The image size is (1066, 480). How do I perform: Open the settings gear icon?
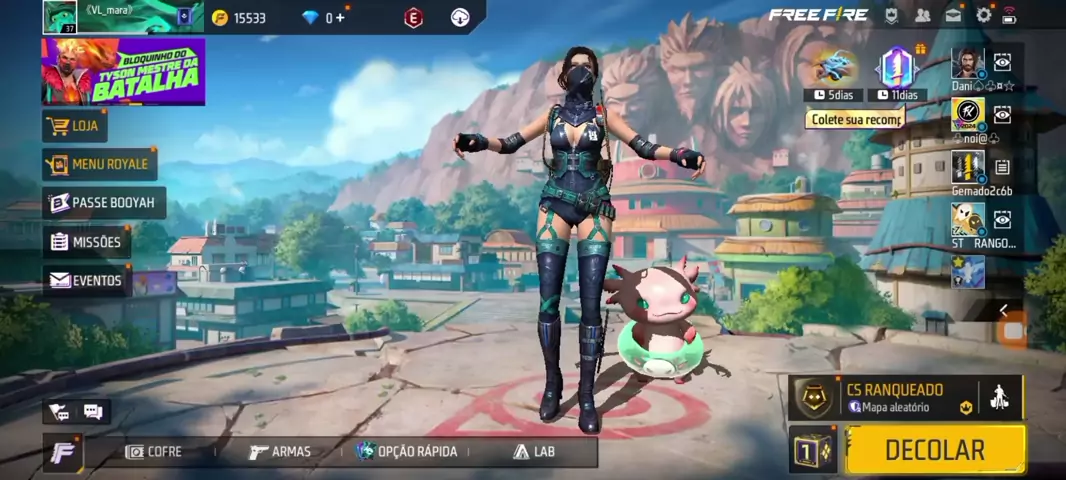pos(984,15)
